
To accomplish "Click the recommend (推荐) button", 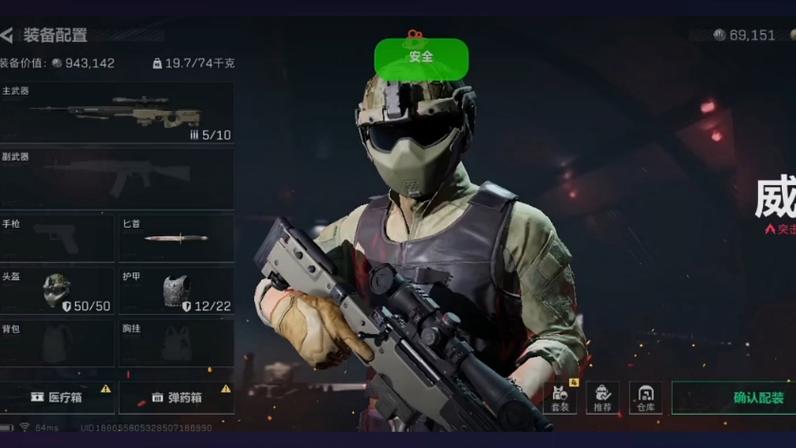I will tap(602, 397).
